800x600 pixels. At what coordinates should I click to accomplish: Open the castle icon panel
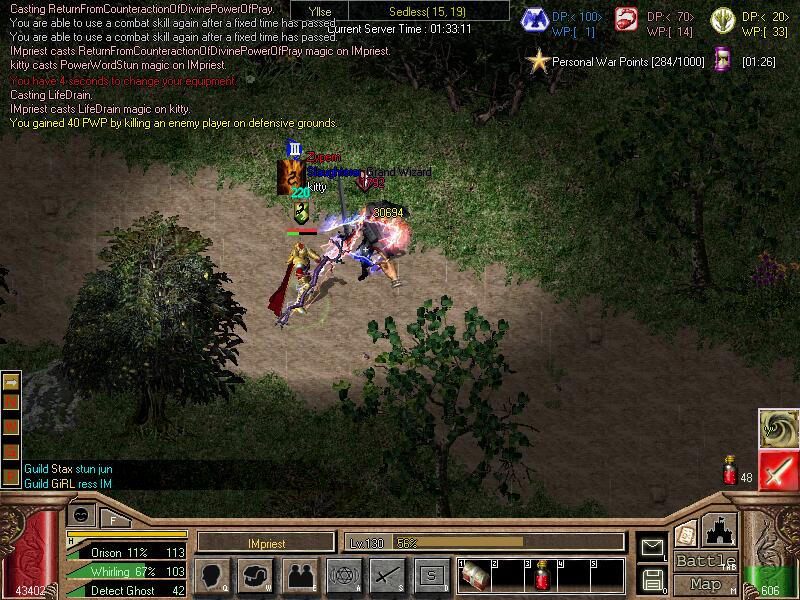coord(721,530)
